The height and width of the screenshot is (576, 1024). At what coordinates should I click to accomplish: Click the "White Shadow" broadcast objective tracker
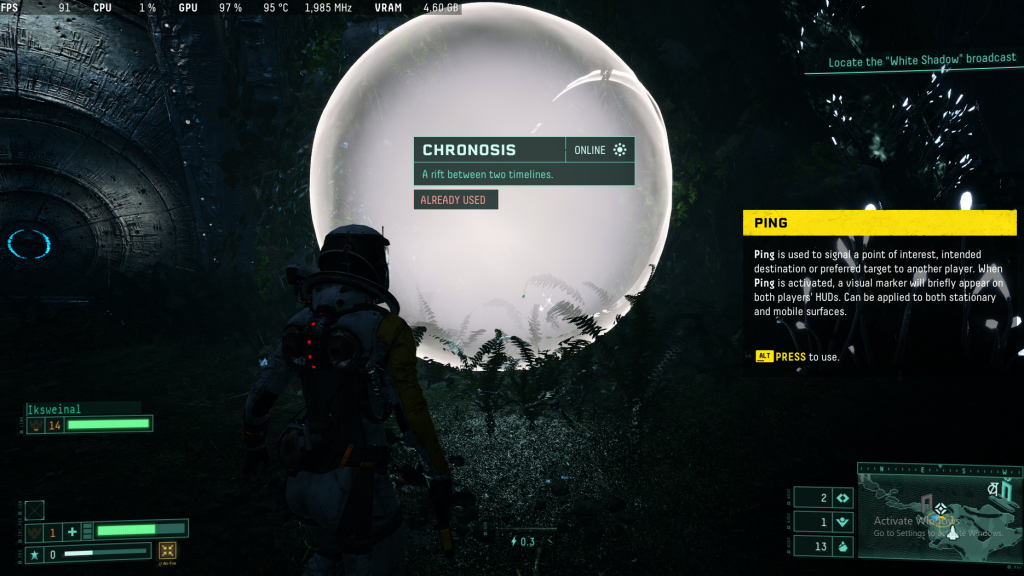922,62
